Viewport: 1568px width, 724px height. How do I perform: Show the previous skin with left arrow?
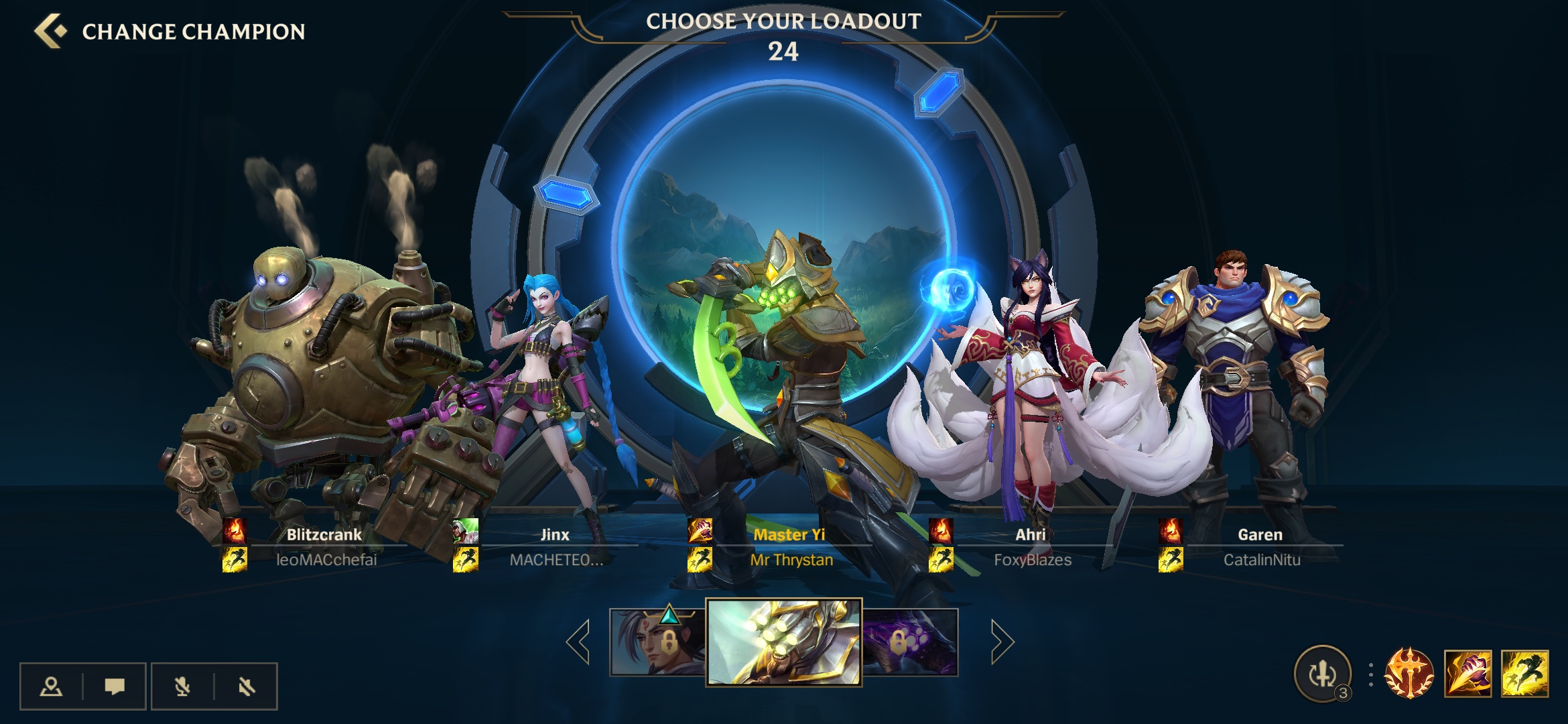pos(578,642)
